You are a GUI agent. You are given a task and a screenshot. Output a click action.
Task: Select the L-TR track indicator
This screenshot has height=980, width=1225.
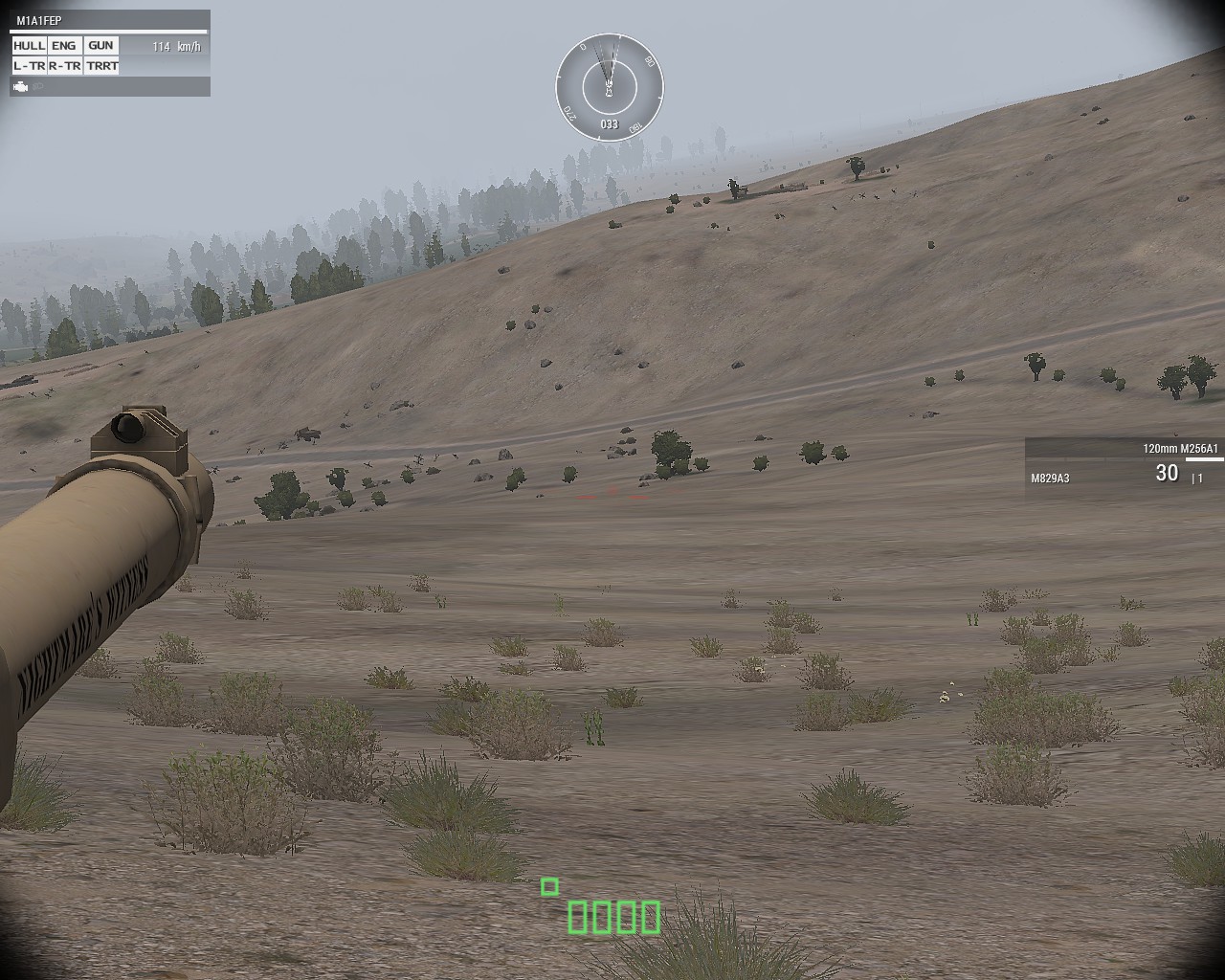click(30, 65)
